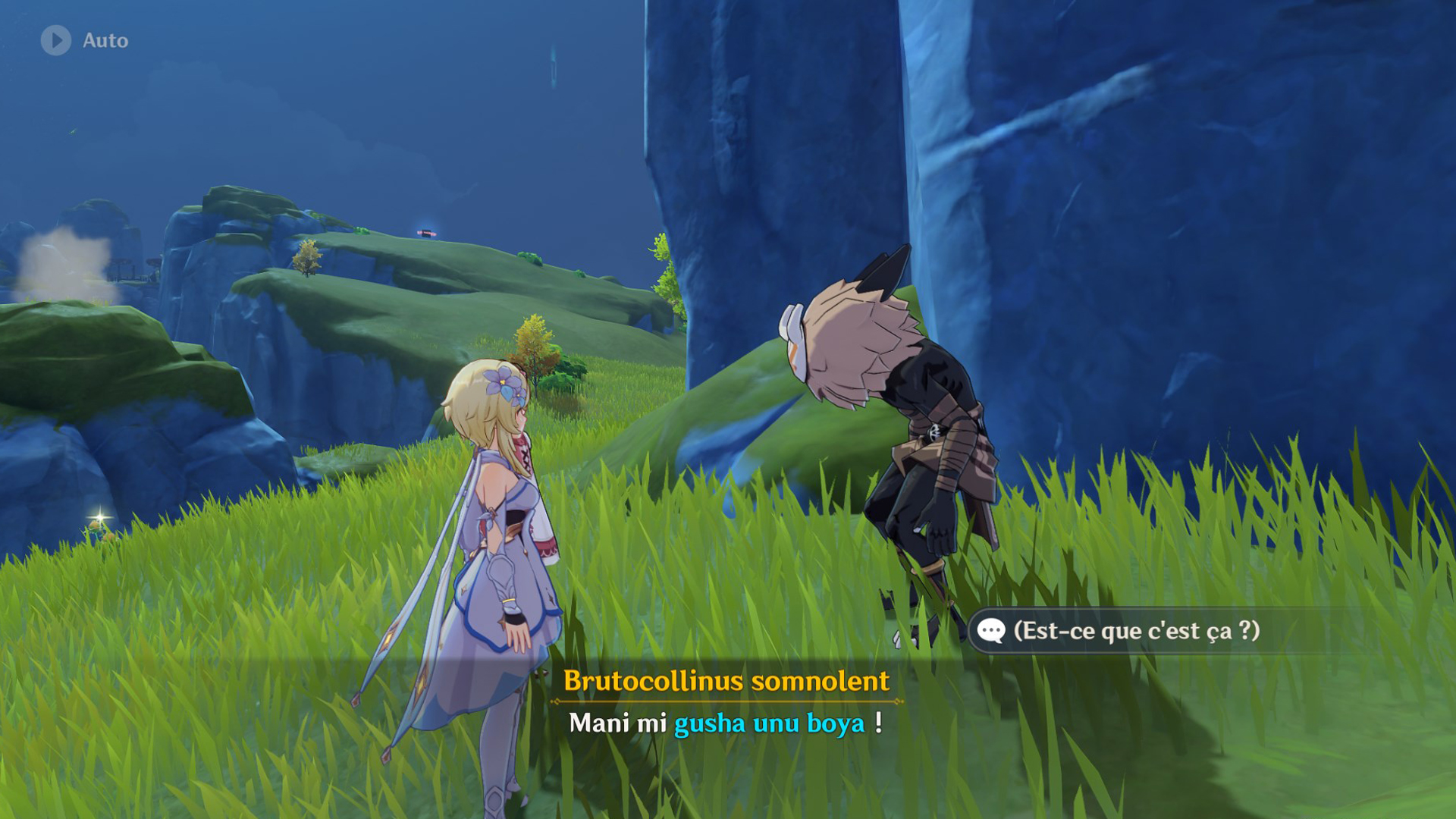Select the speech bubble icon beside the dialogue option
The image size is (1456, 819).
point(990,629)
